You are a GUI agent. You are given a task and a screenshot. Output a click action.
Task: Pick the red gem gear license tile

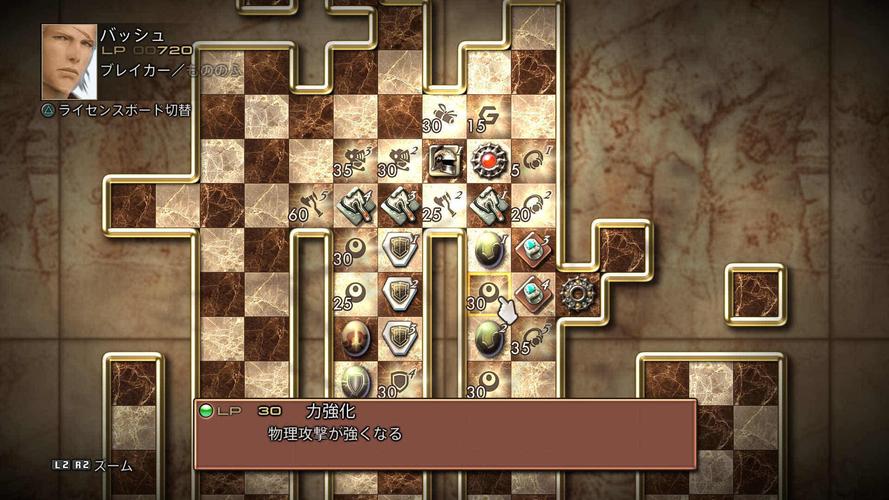pyautogui.click(x=489, y=160)
